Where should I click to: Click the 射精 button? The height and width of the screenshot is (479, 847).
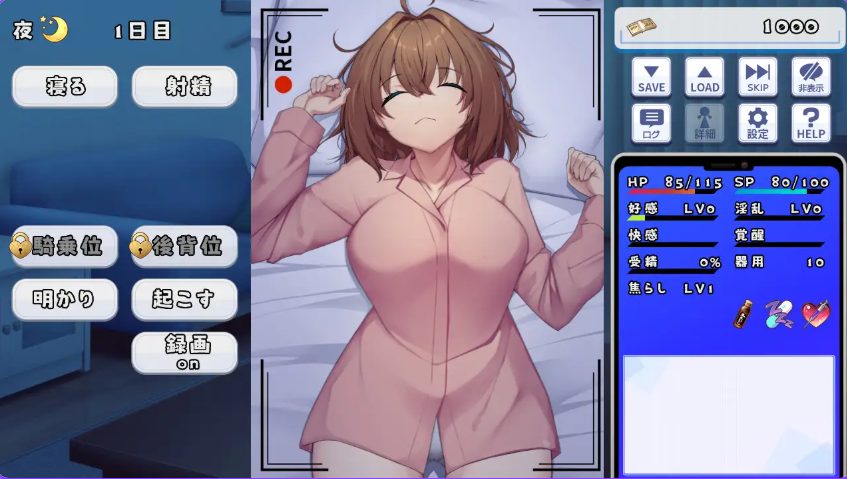pos(185,87)
